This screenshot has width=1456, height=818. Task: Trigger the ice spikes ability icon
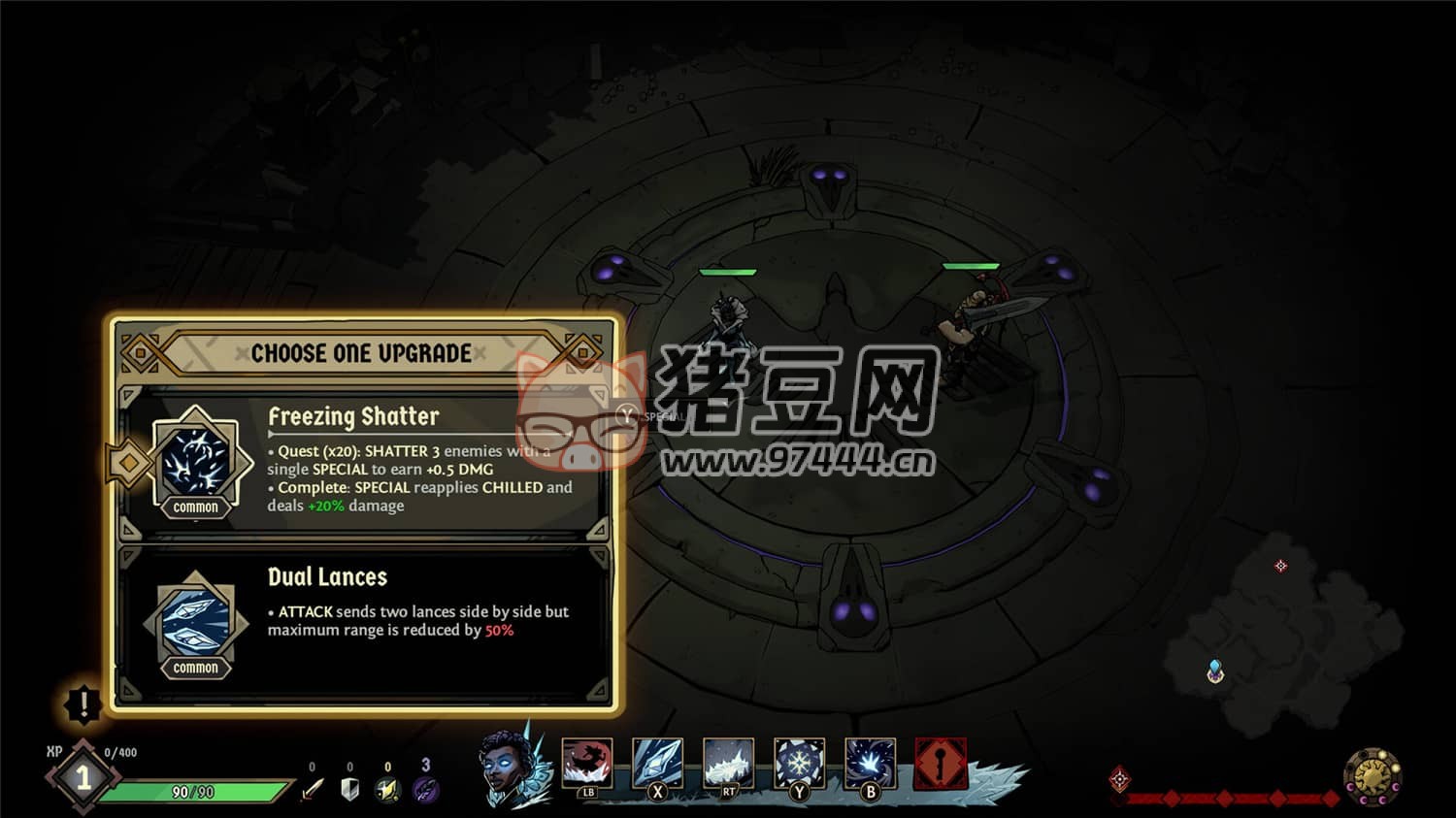(728, 764)
